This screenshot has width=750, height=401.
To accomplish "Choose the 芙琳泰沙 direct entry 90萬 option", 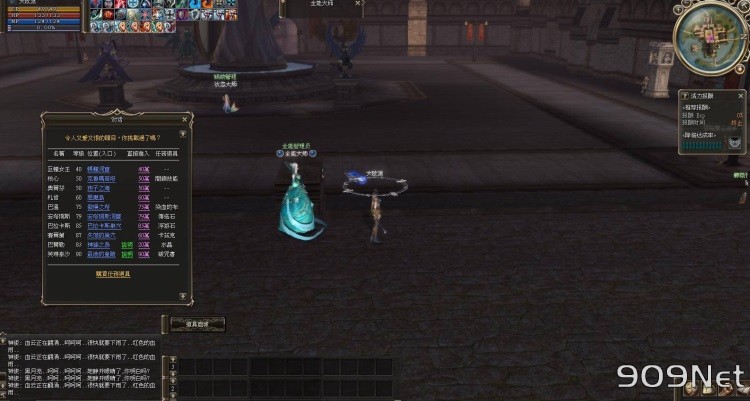I will point(143,253).
